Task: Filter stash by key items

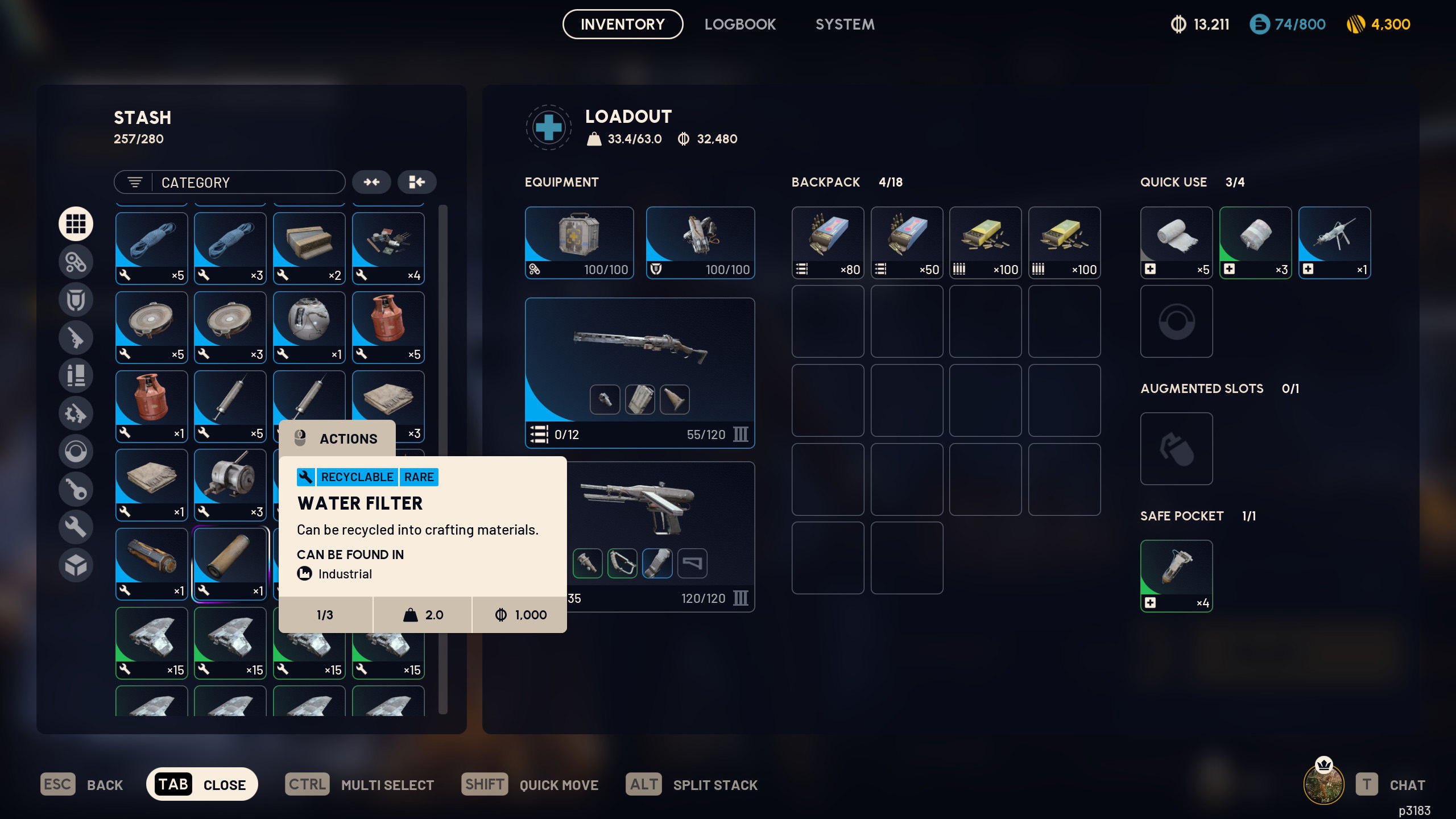Action: [76, 489]
